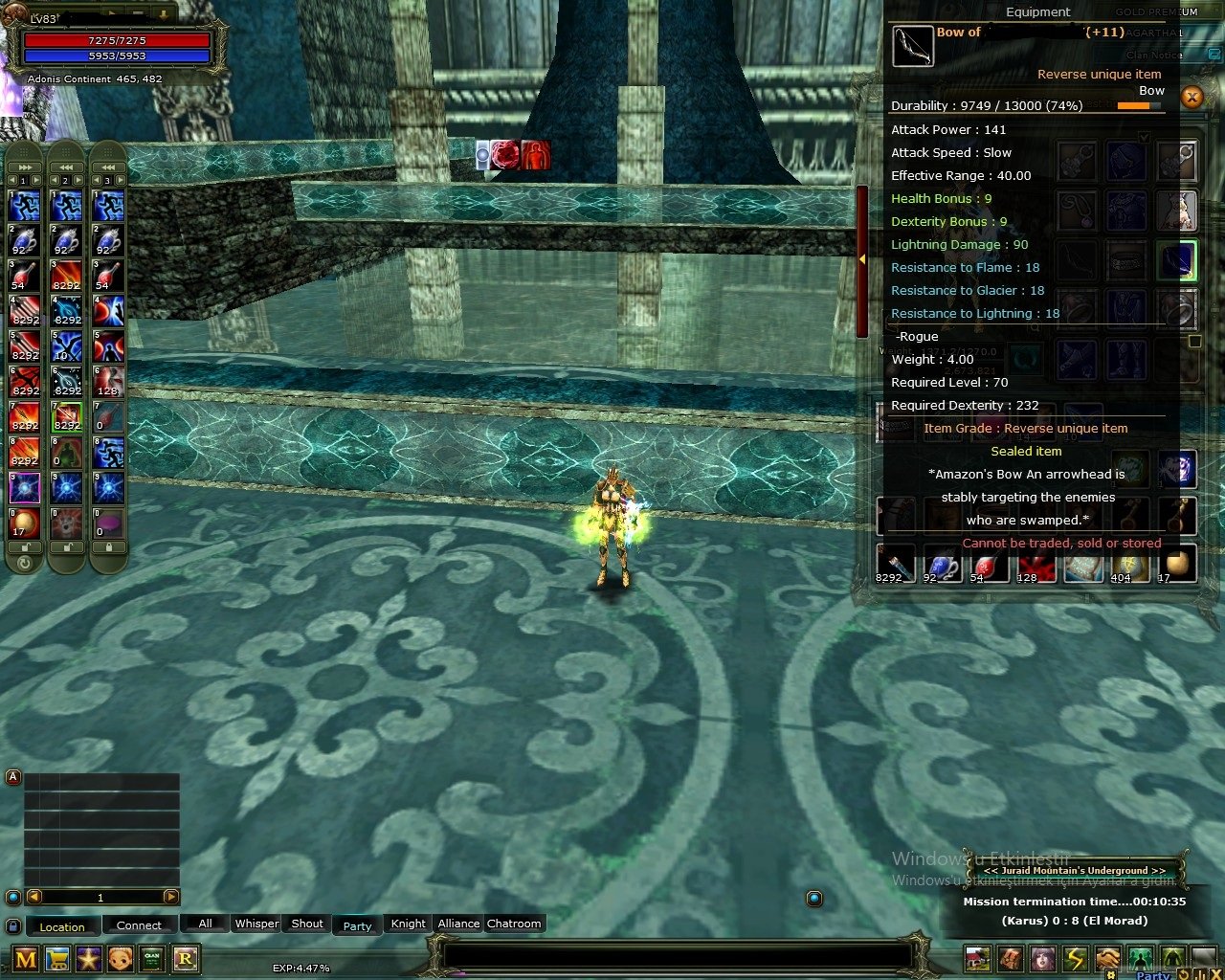Switch to the Knight chat tab
Image resolution: width=1225 pixels, height=980 pixels.
point(408,924)
